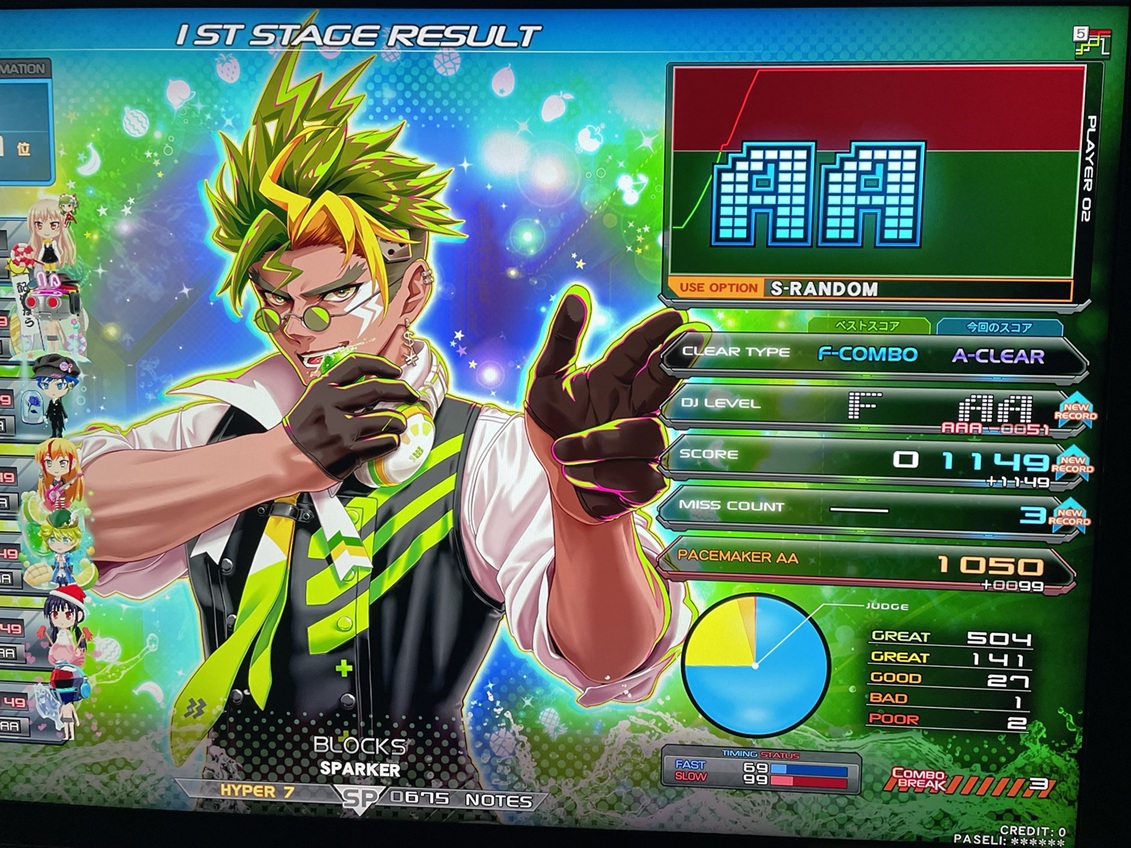Screen dimensions: 1131x848
Task: Switch to the 今回のスコア column tab
Action: point(998,327)
